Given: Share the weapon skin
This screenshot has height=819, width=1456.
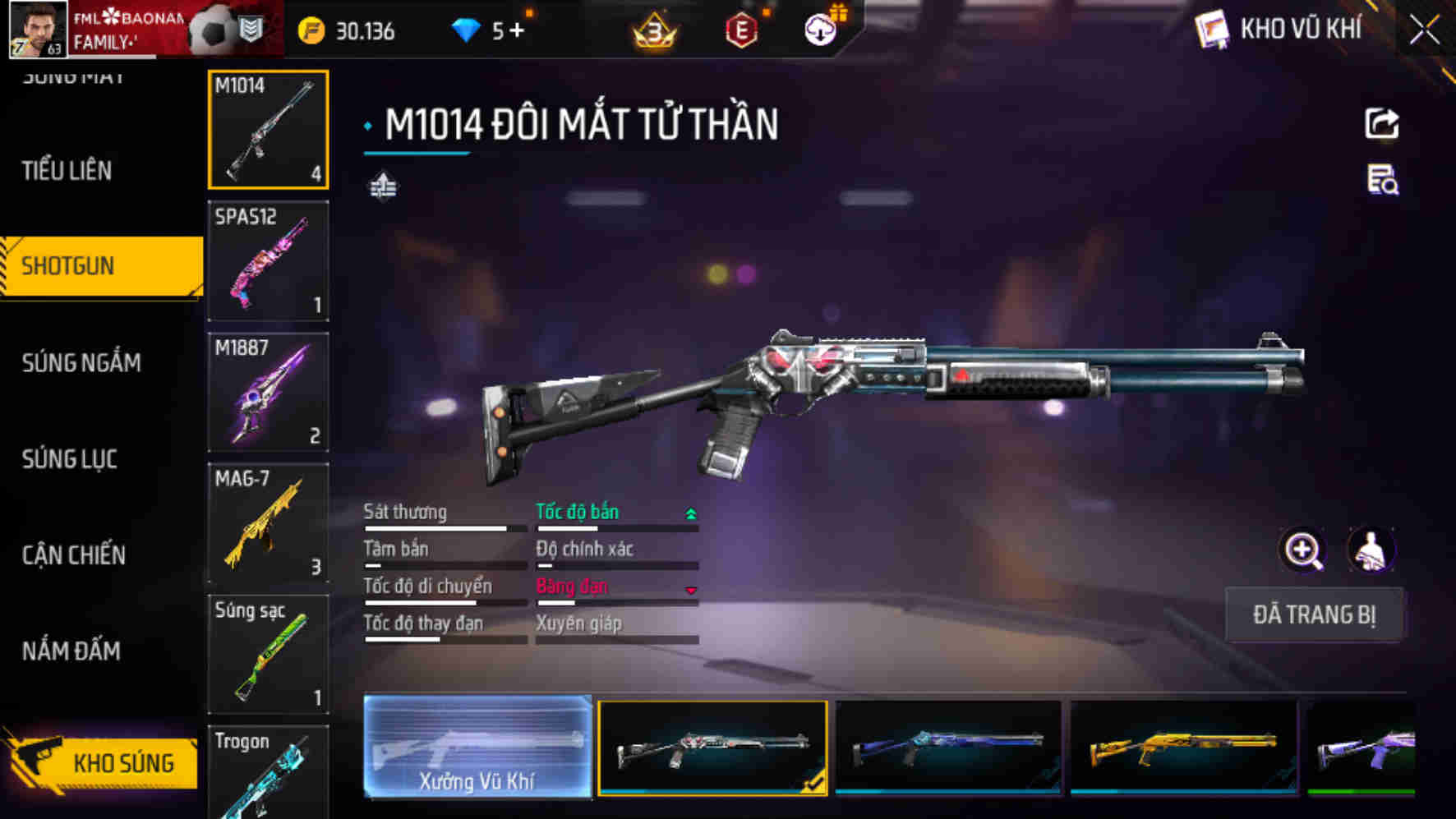Looking at the screenshot, I should (x=1382, y=124).
